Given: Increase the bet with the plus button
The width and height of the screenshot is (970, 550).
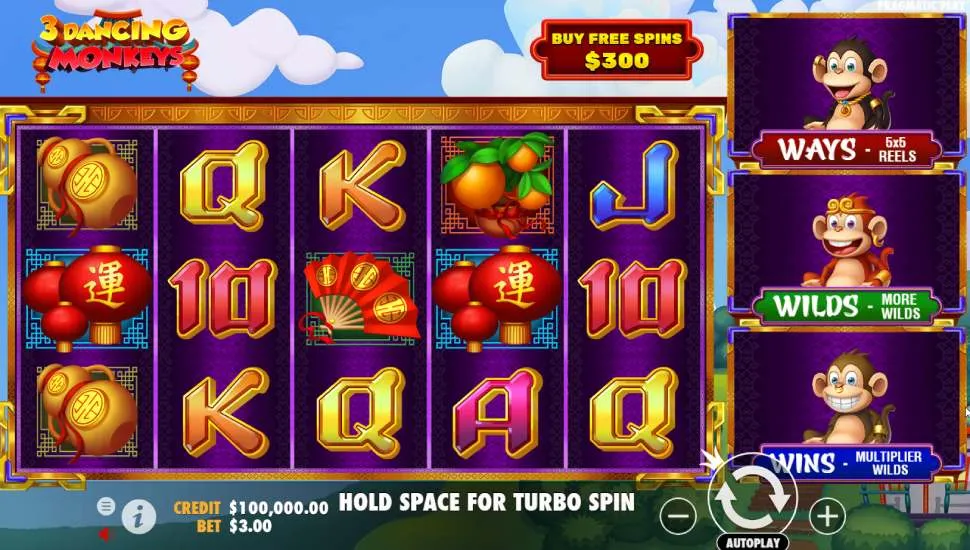Looking at the screenshot, I should coord(827,516).
